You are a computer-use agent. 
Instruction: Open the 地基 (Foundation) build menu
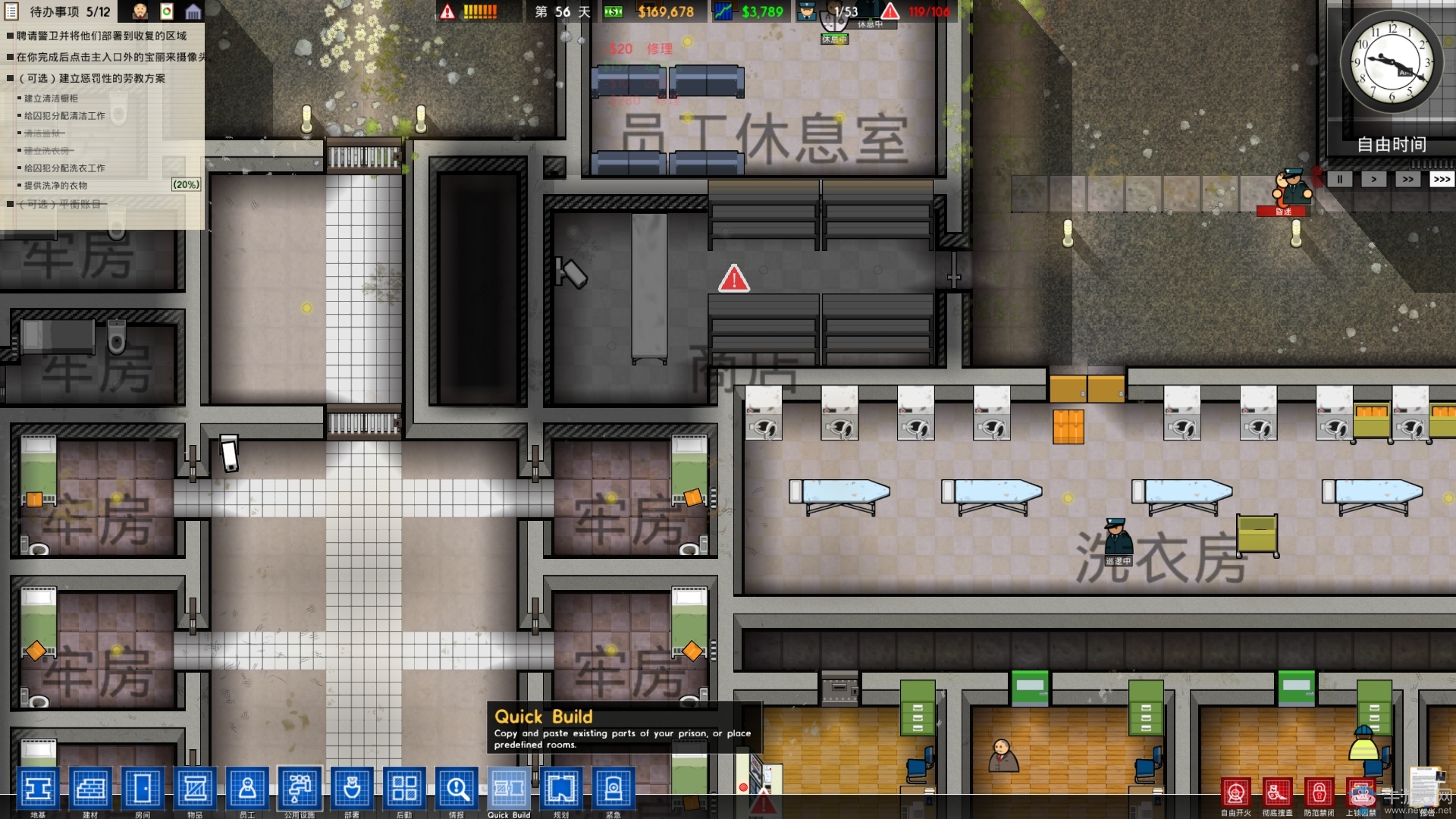38,789
